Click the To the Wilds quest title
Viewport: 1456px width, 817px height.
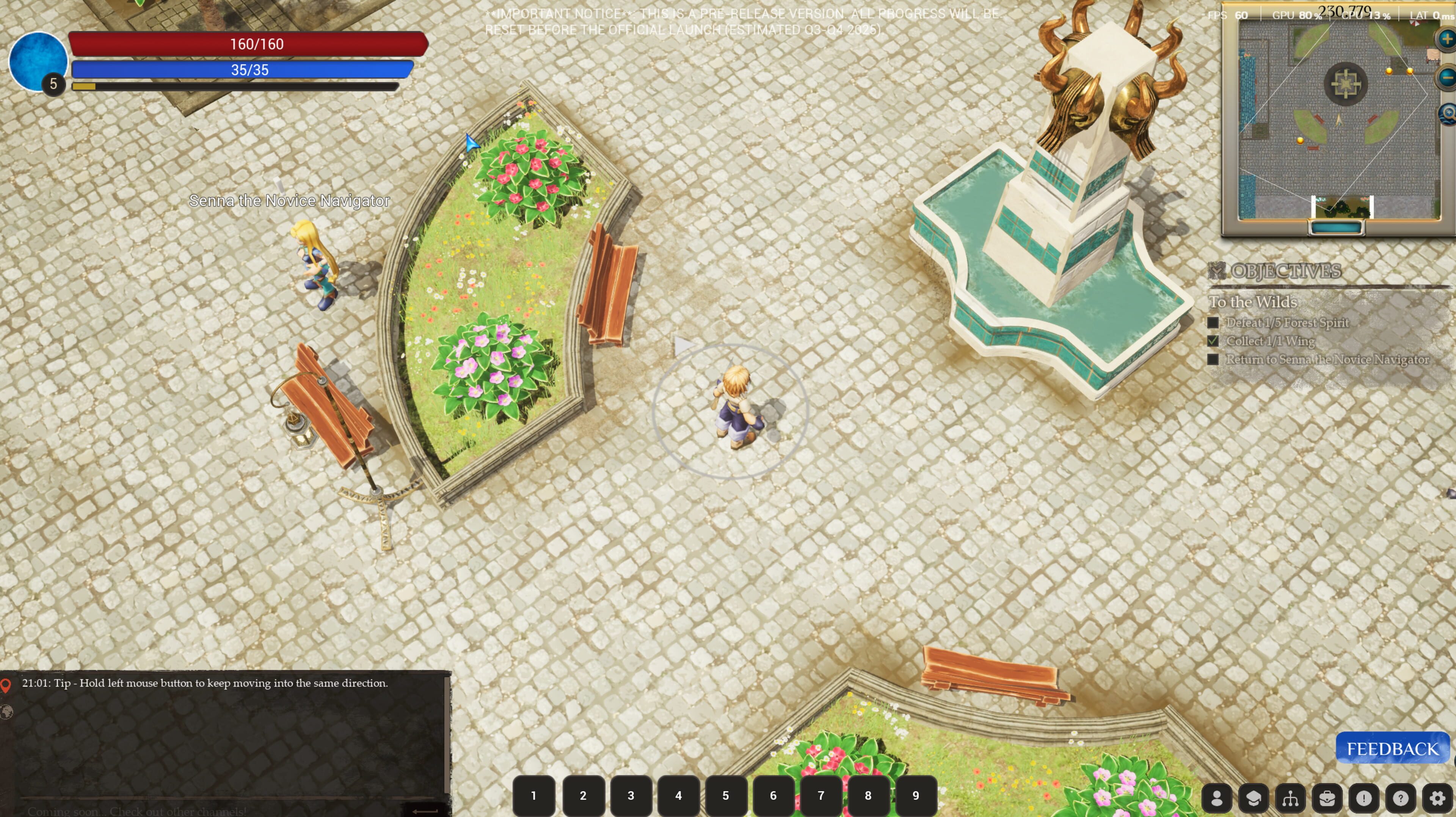coord(1252,302)
